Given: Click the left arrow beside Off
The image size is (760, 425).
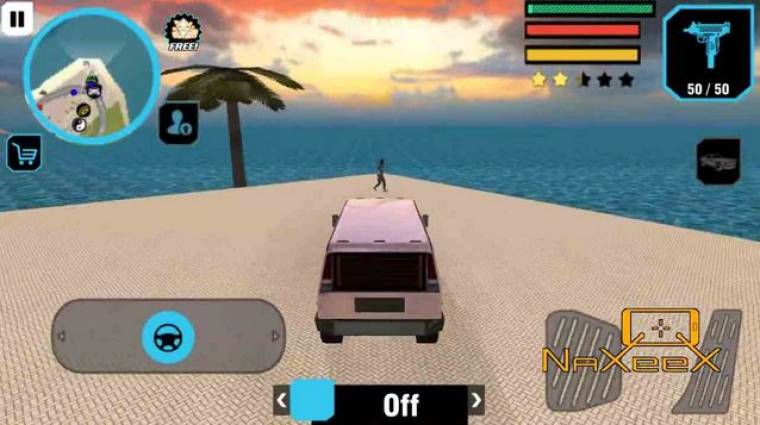Looking at the screenshot, I should tap(282, 402).
